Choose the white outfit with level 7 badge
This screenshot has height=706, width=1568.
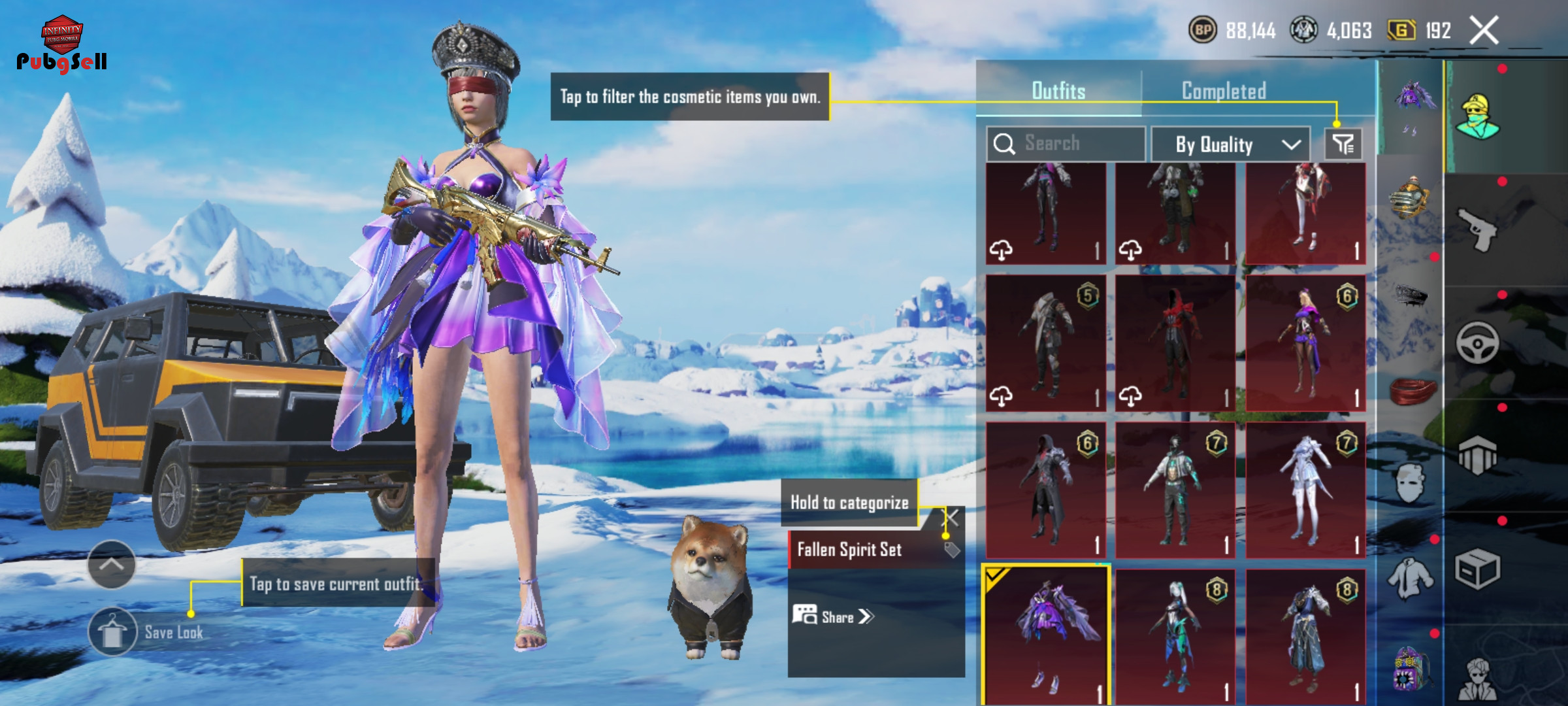1305,490
